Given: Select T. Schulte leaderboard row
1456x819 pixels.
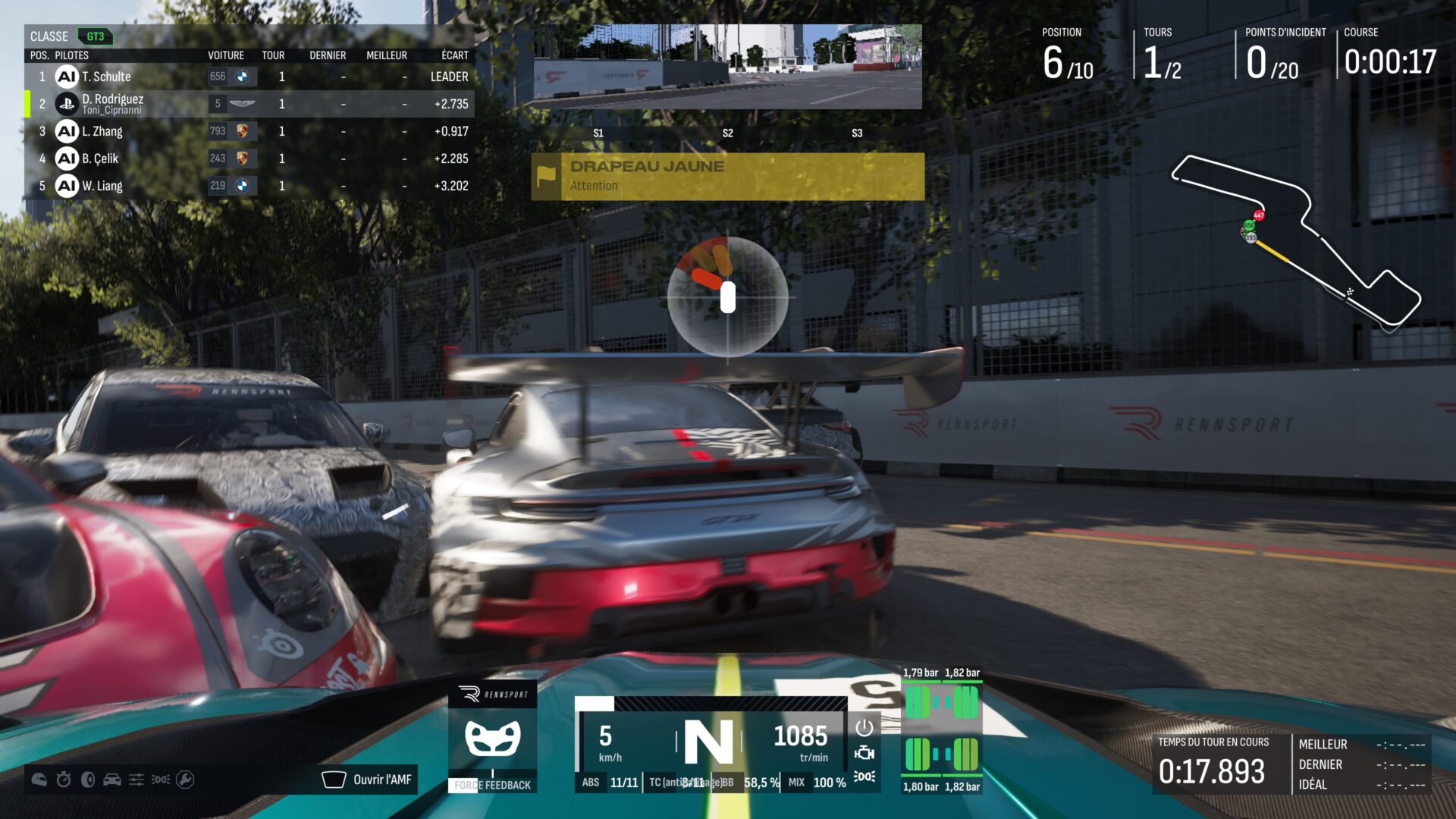Looking at the screenshot, I should click(x=249, y=77).
